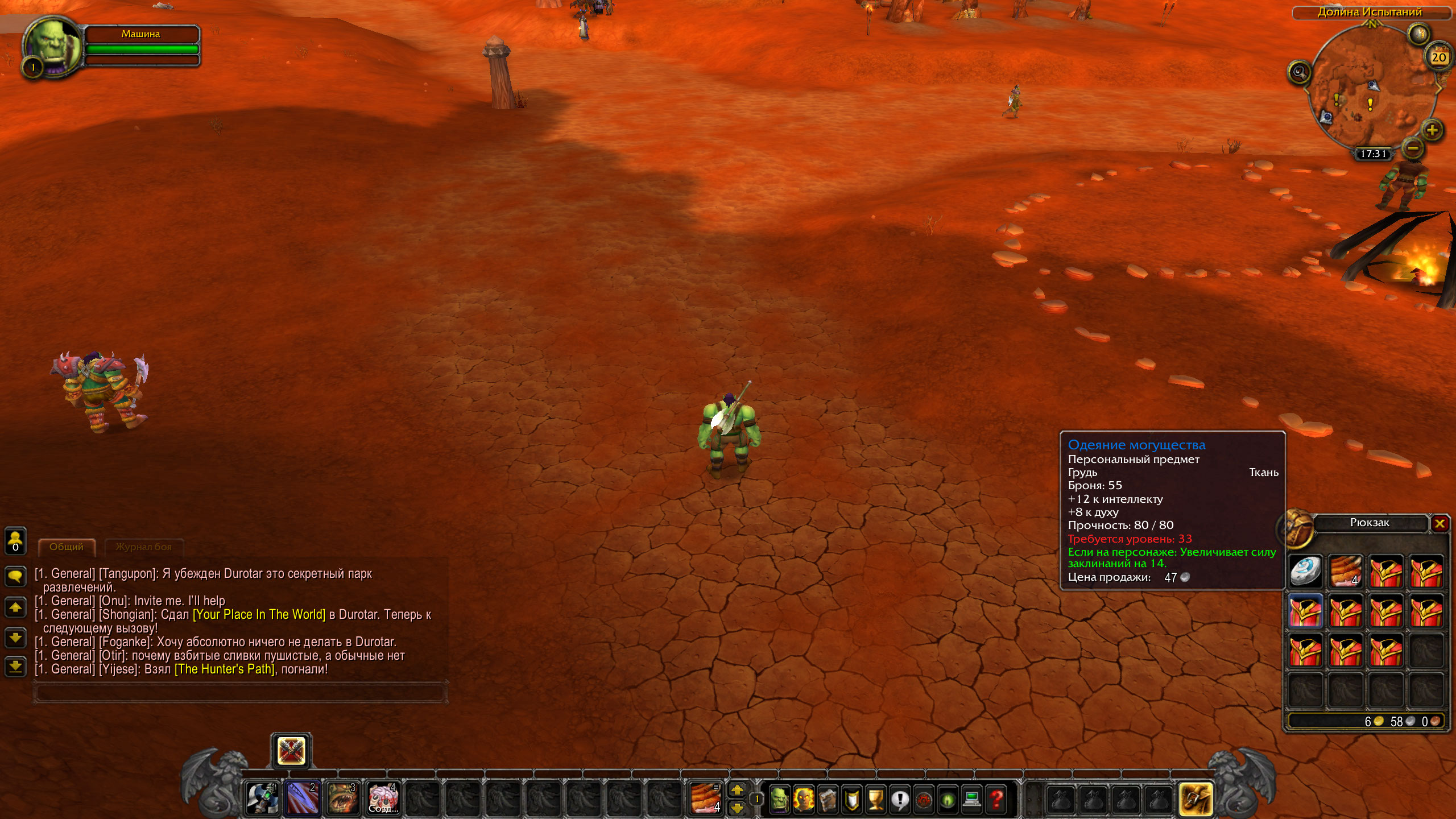
Task: Switch to the Общий chat tab
Action: (x=67, y=547)
